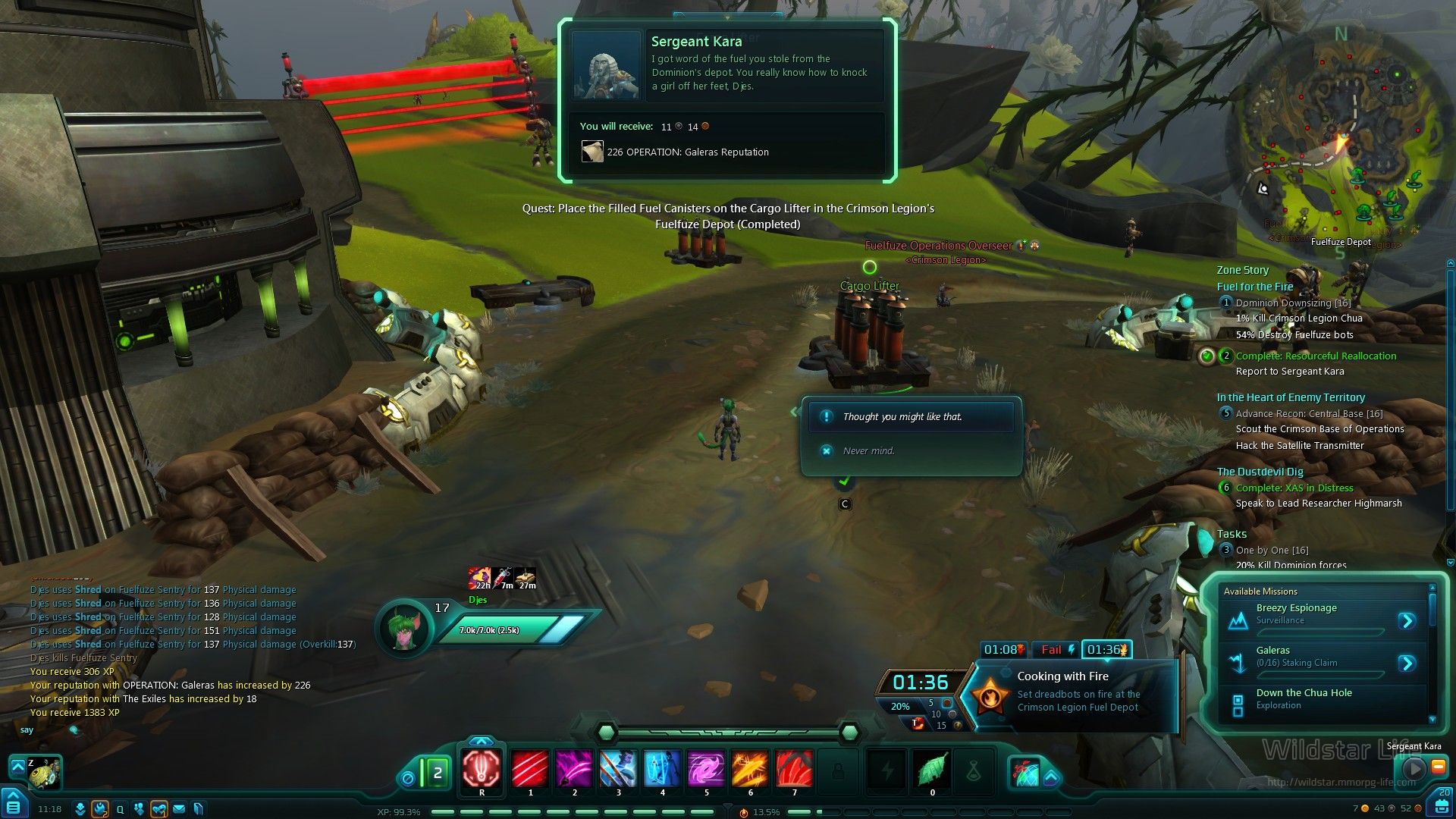The image size is (1456, 819).
Task: Select the Breezy Espionage mission arrow
Action: coord(1407,621)
